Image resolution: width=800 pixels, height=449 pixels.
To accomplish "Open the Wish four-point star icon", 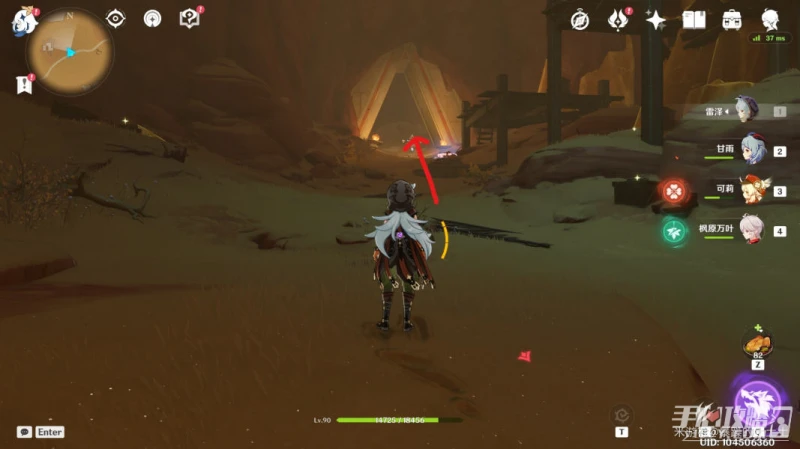I will (x=656, y=20).
